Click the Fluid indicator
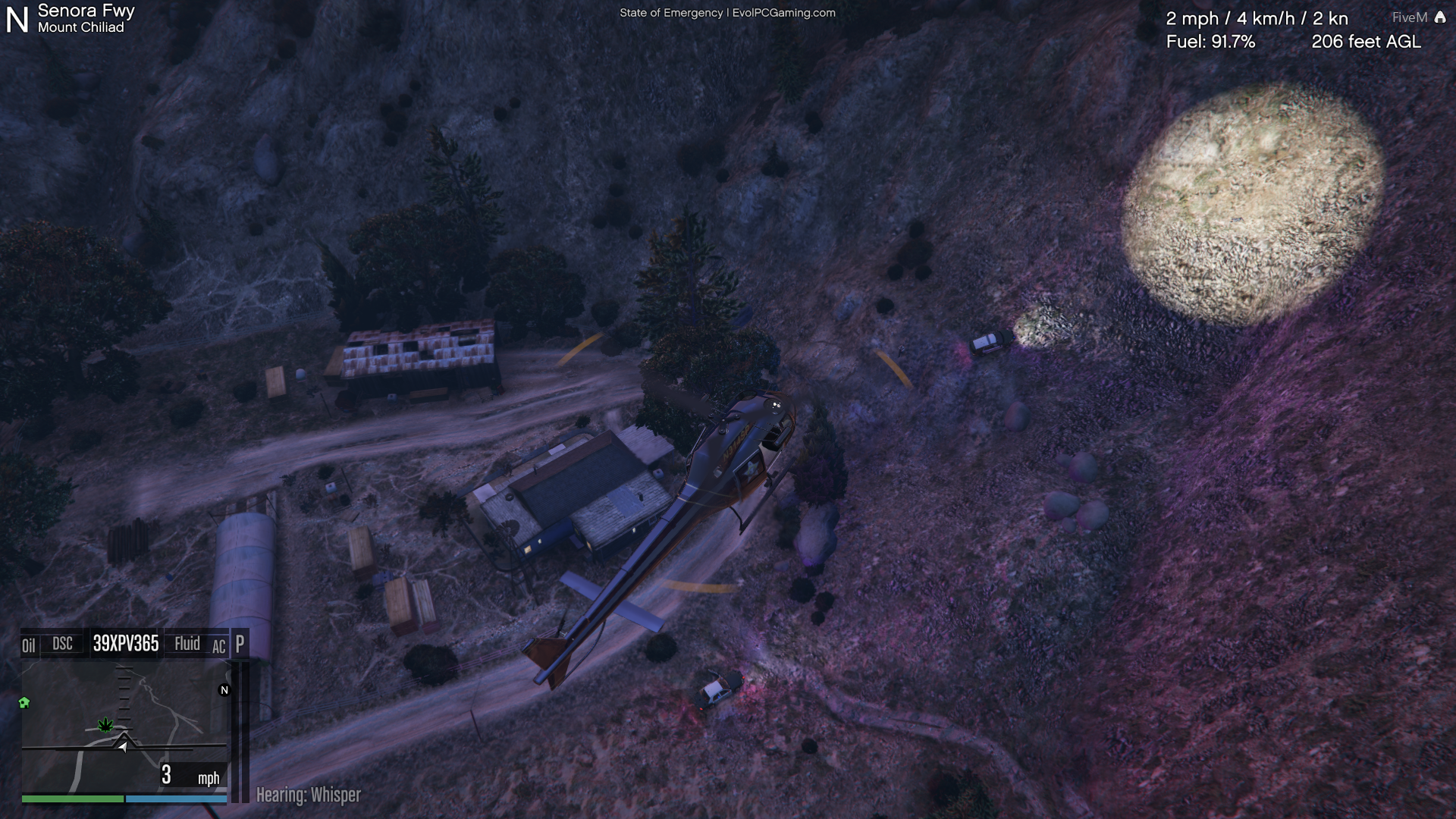Viewport: 1456px width, 819px height. [x=187, y=644]
